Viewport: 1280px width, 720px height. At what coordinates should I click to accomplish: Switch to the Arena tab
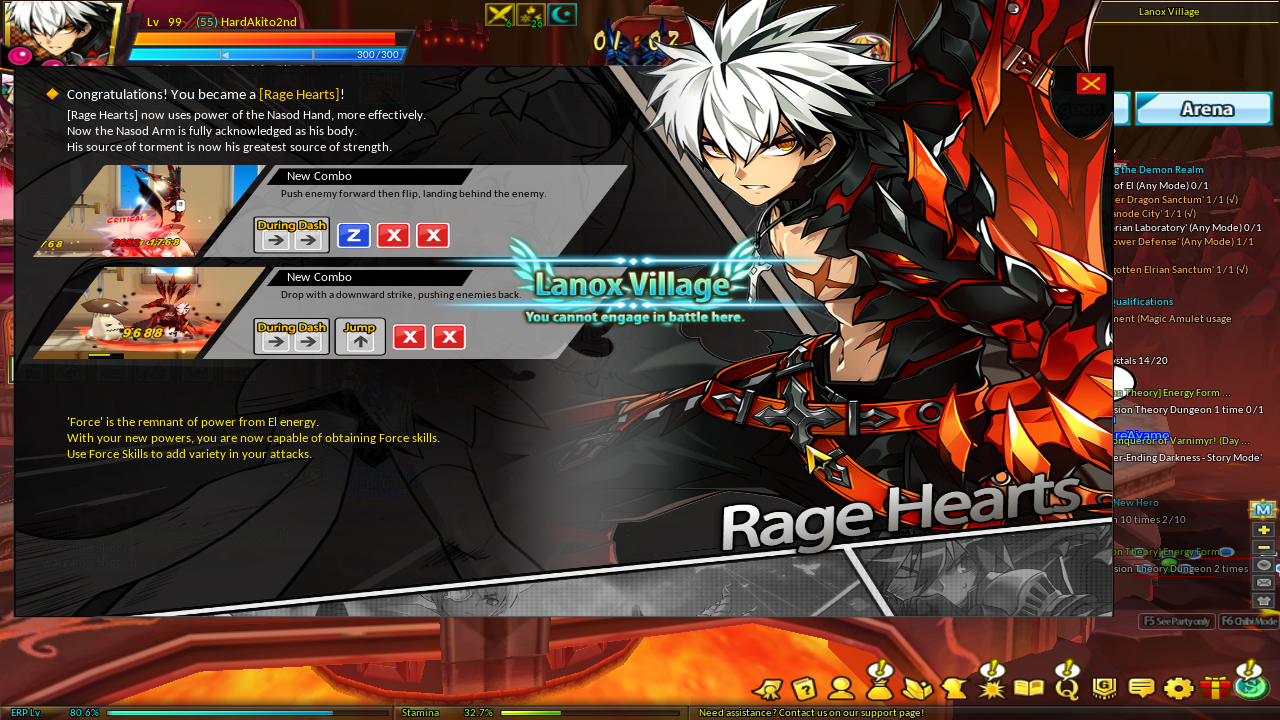point(1203,108)
